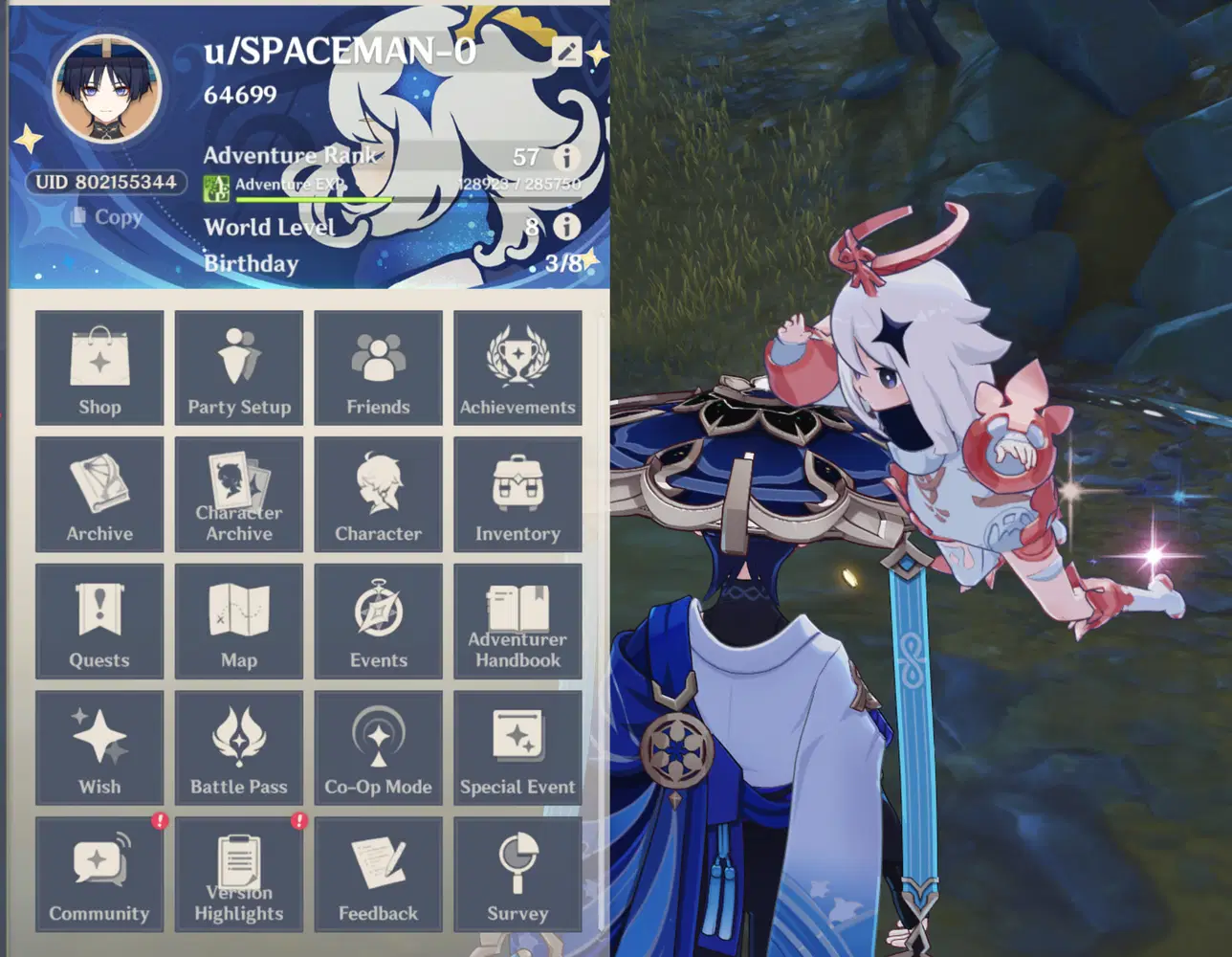Open the Feedback form

379,873
